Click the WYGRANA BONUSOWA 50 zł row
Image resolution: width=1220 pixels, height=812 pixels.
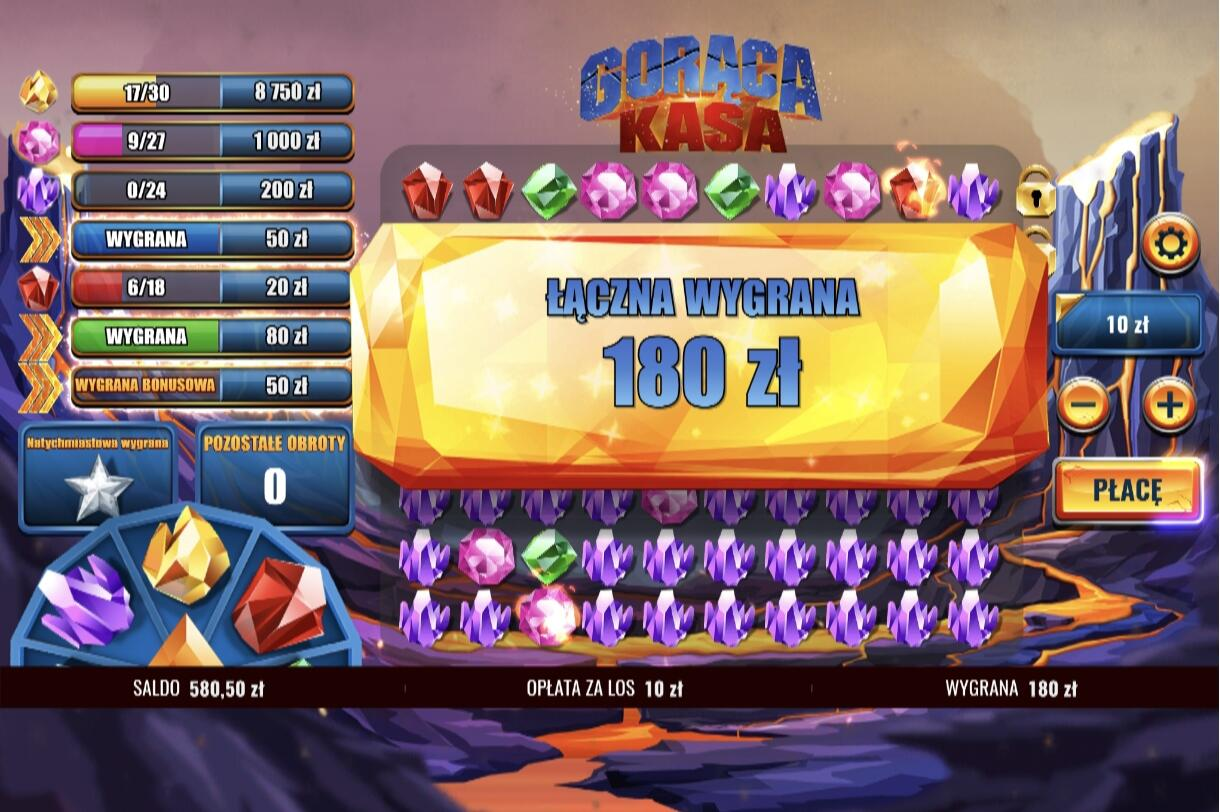point(212,386)
